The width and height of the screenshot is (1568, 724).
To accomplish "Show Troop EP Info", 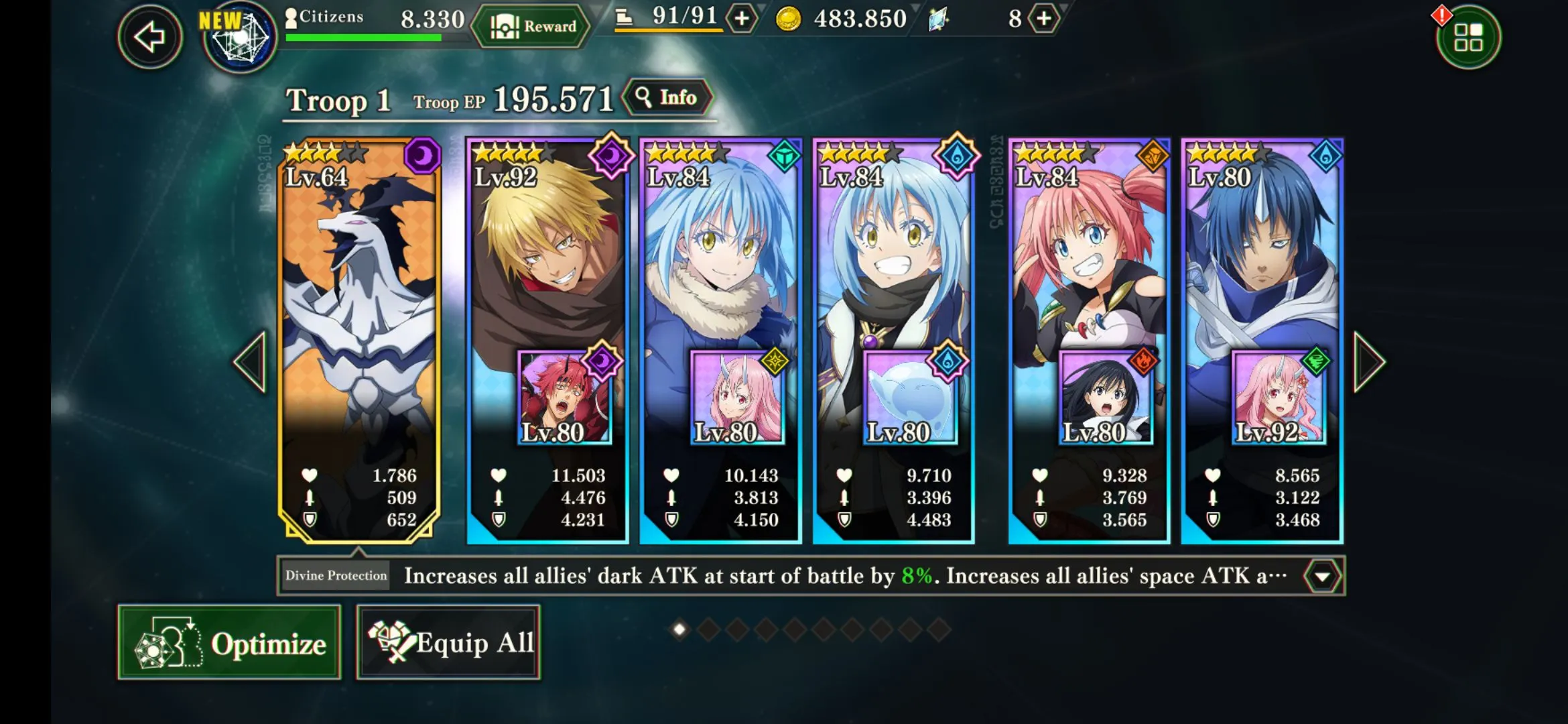I will tap(667, 98).
